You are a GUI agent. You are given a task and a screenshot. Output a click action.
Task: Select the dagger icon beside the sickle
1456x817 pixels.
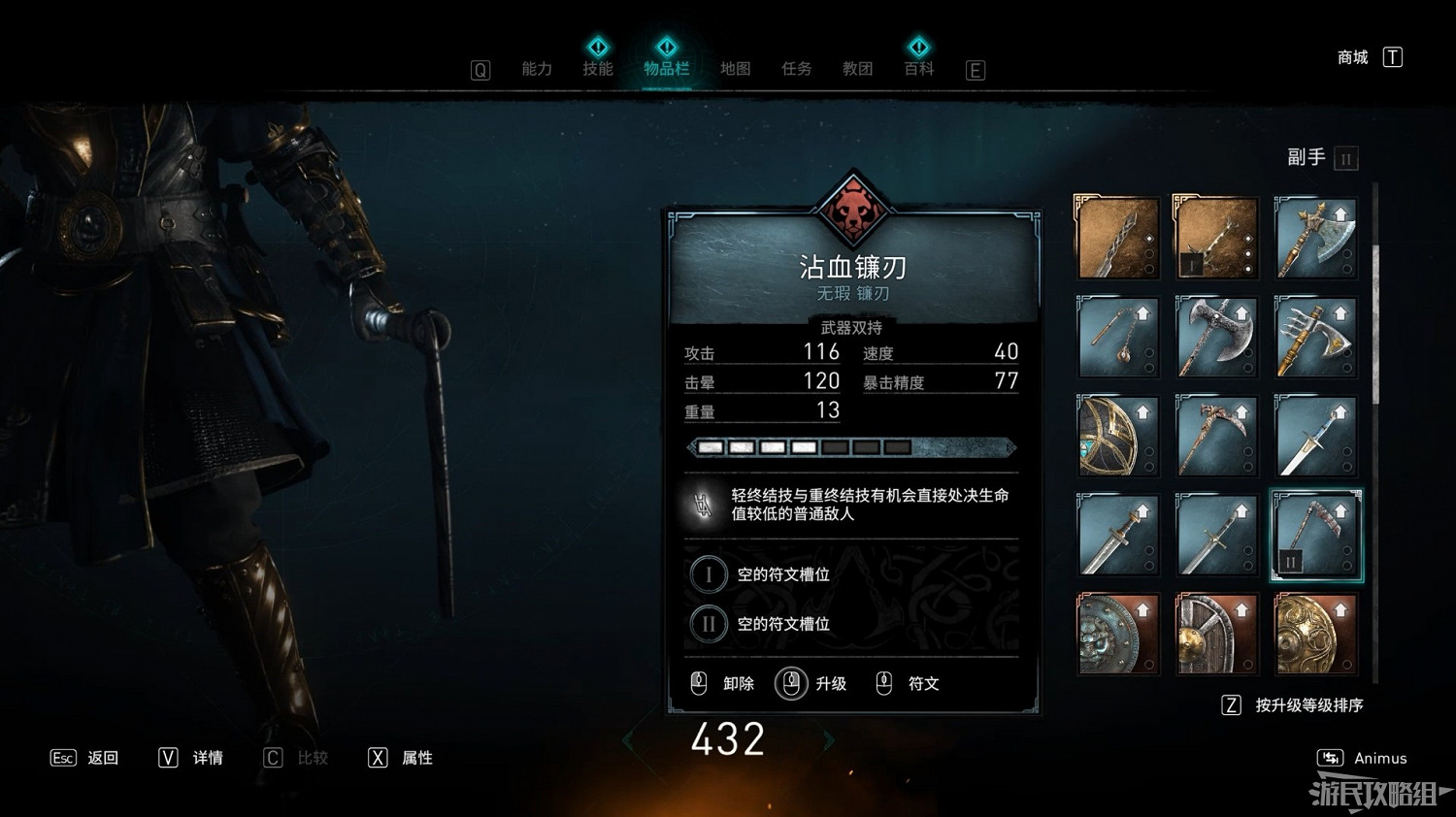[1315, 437]
